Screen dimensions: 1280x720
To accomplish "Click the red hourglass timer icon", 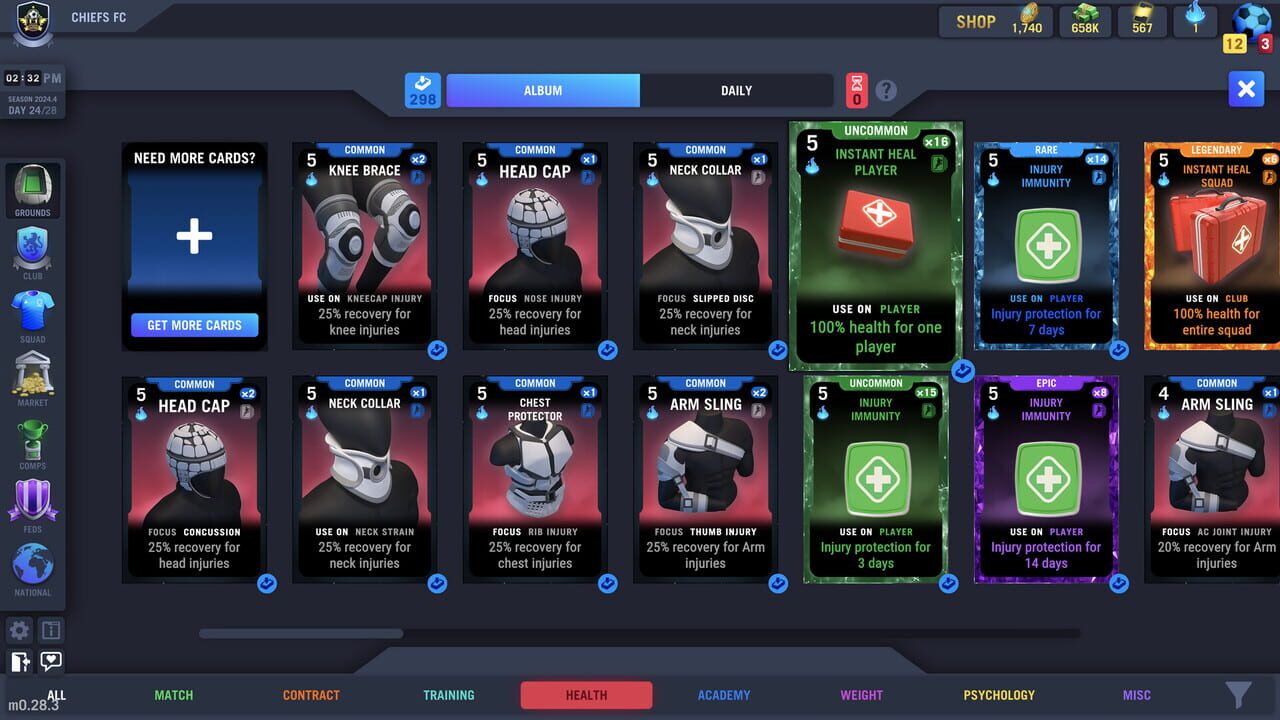I will 856,90.
